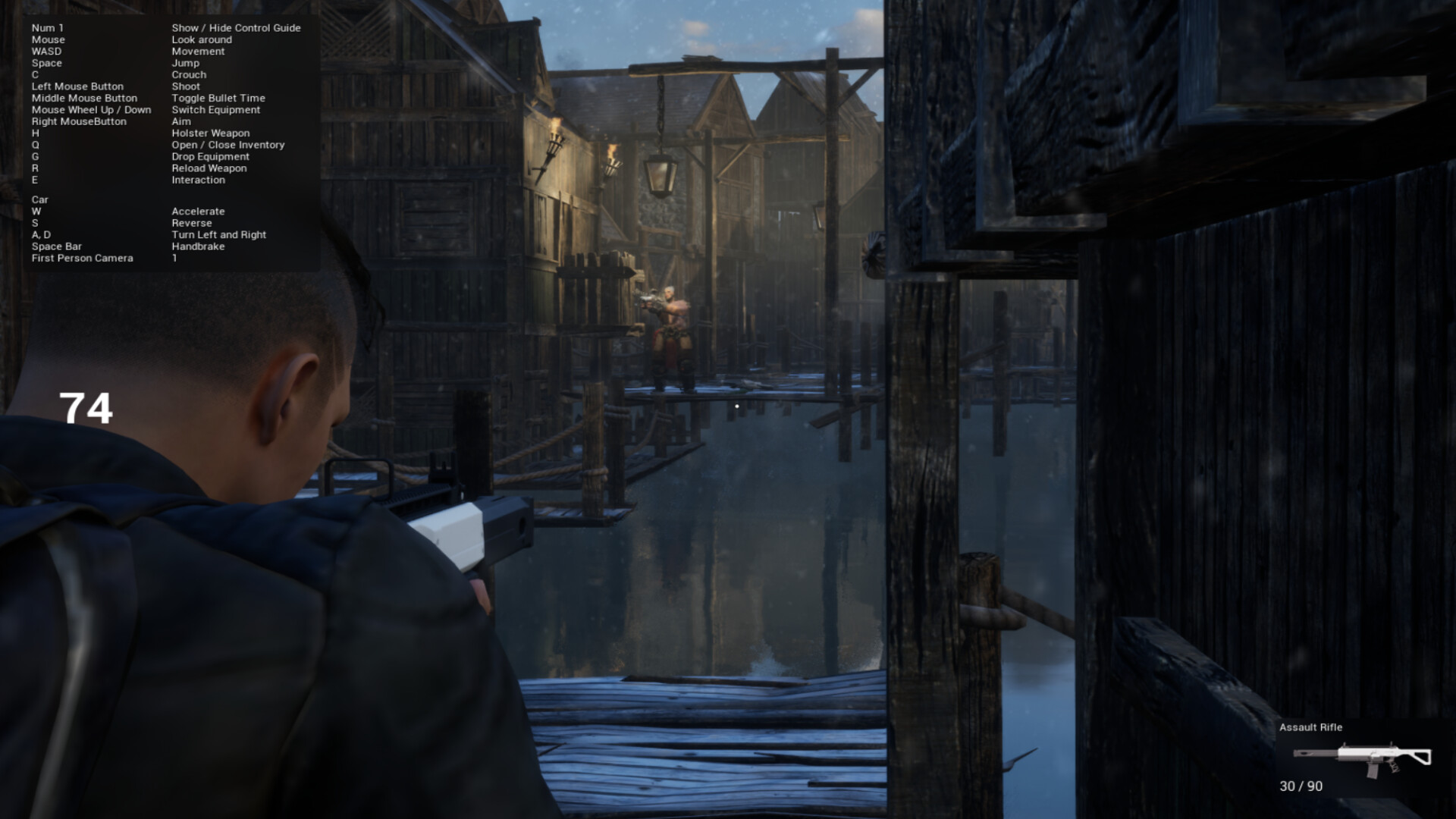The width and height of the screenshot is (1456, 819).
Task: Select the Shoot control binding
Action: pyautogui.click(x=186, y=86)
